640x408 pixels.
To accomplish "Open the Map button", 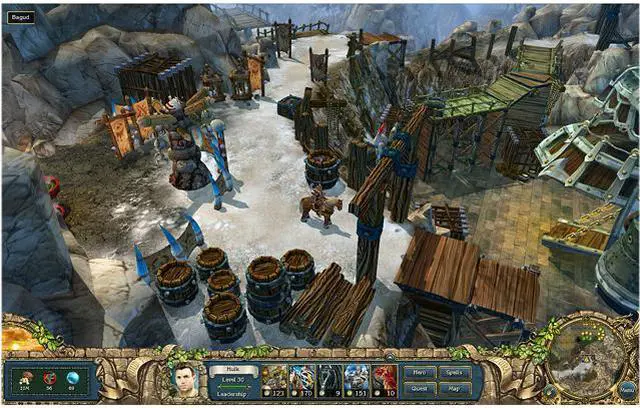I will [x=454, y=388].
